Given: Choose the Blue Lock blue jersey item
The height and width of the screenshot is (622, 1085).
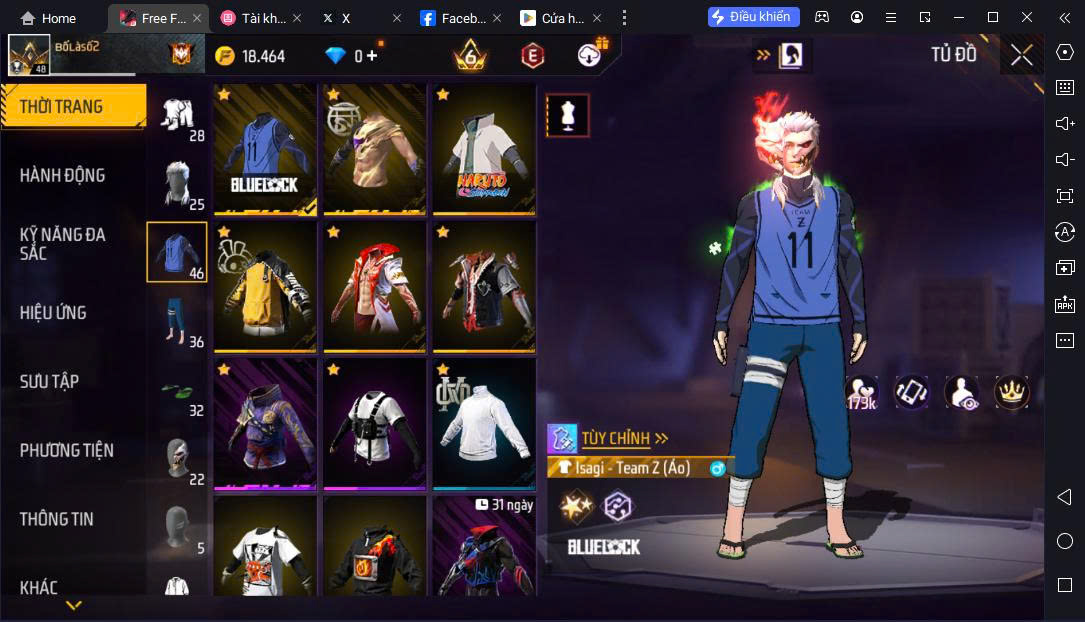Looking at the screenshot, I should pos(265,148).
